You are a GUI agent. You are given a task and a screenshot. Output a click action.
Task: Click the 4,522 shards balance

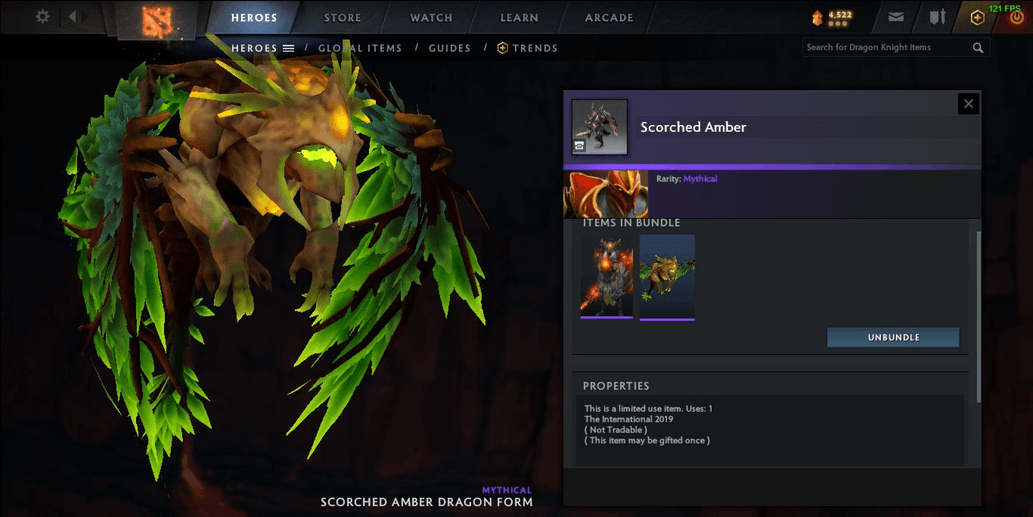[x=832, y=17]
